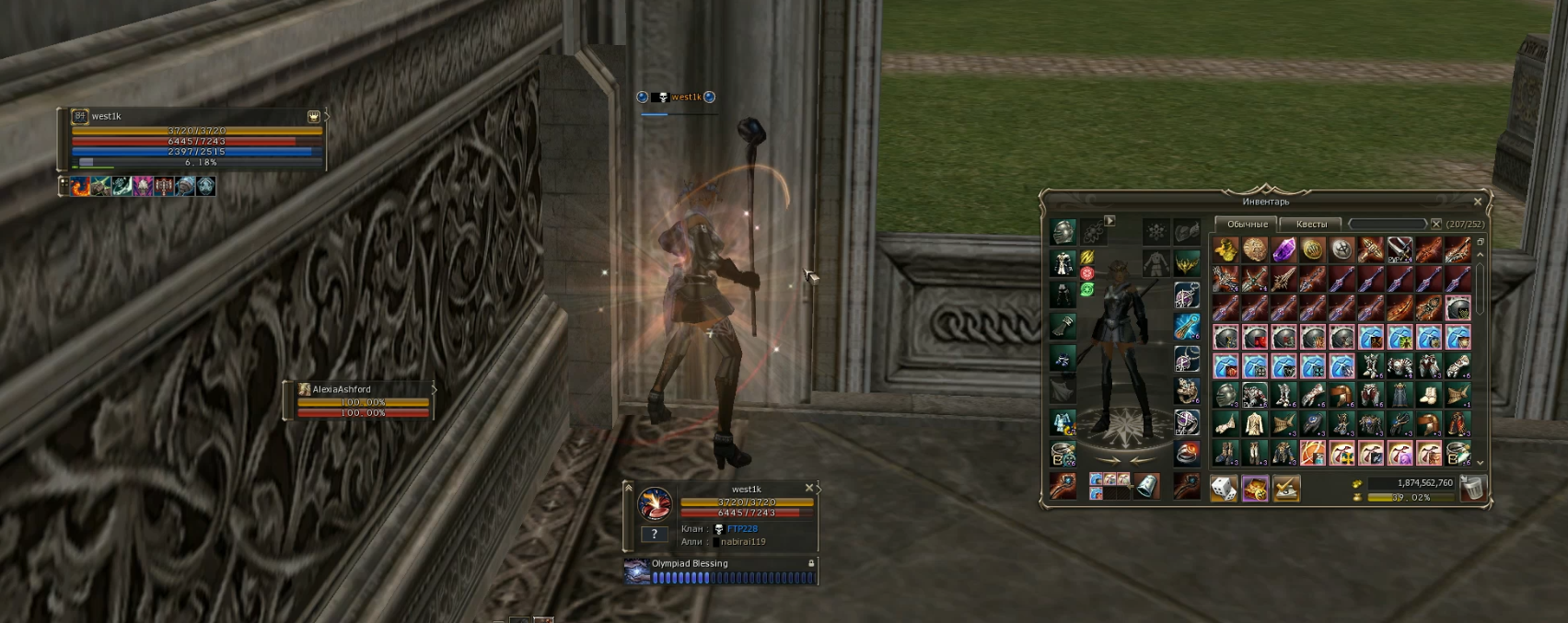1568x623 pixels.
Task: Click the equipped red ring slot
Action: 1187,453
